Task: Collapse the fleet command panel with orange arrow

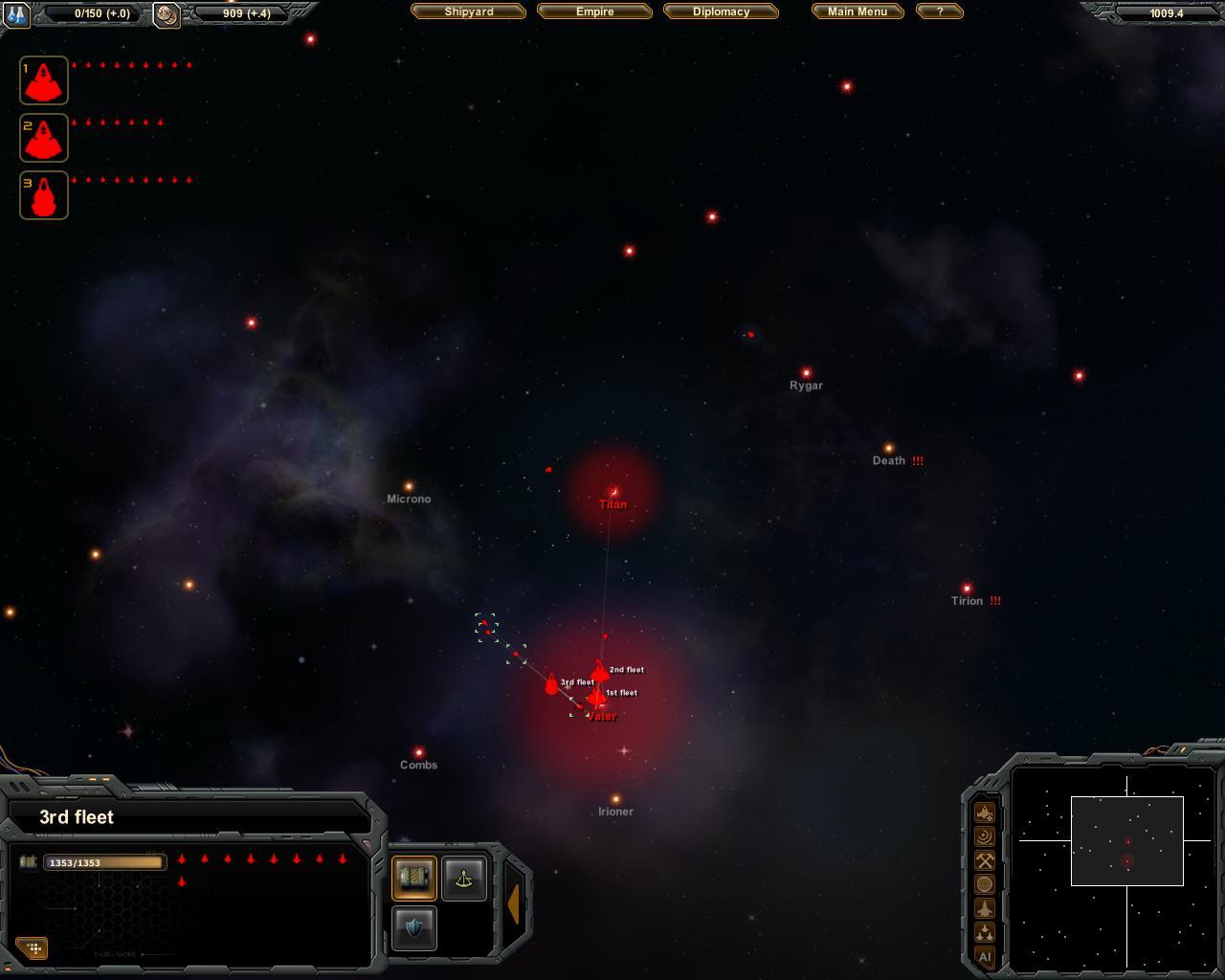Action: tap(514, 903)
